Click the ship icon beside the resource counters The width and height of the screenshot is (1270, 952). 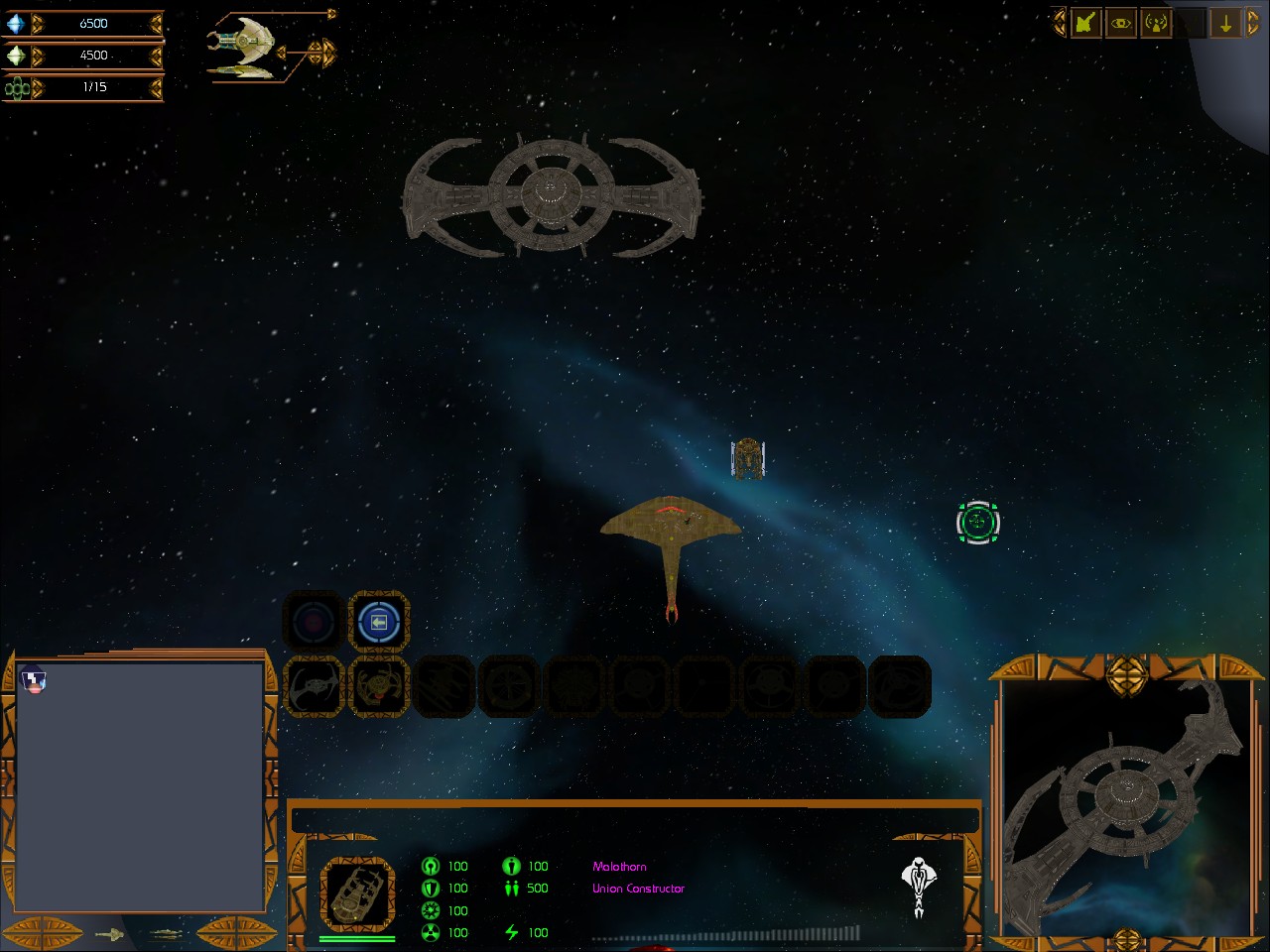[x=241, y=48]
